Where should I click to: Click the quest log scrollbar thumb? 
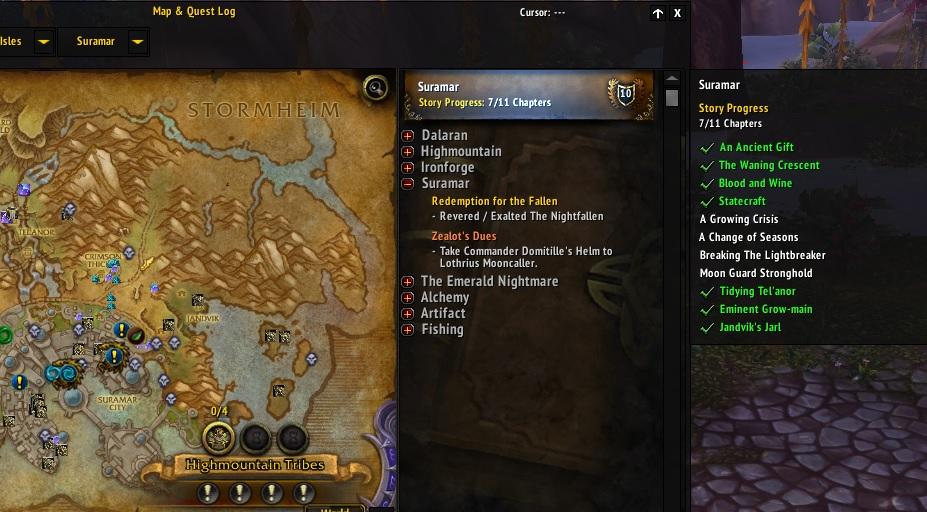pyautogui.click(x=672, y=98)
